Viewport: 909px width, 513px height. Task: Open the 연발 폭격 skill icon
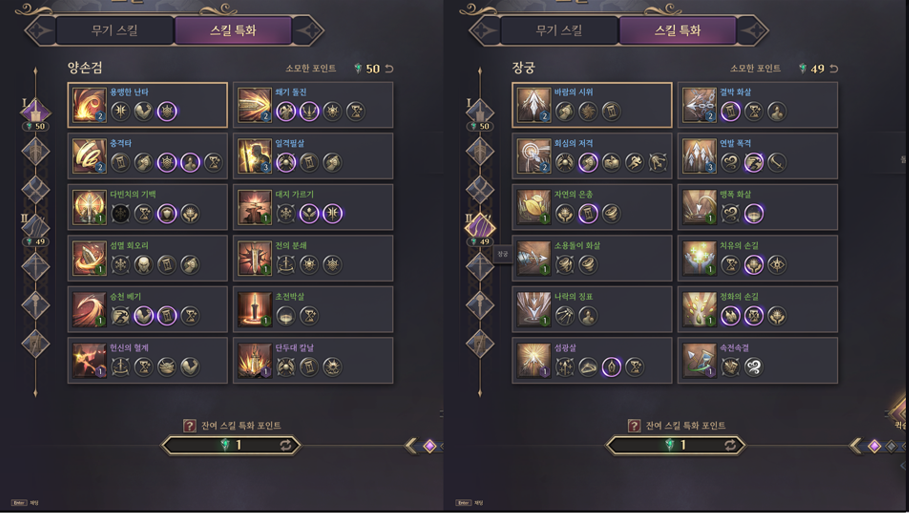pos(699,156)
